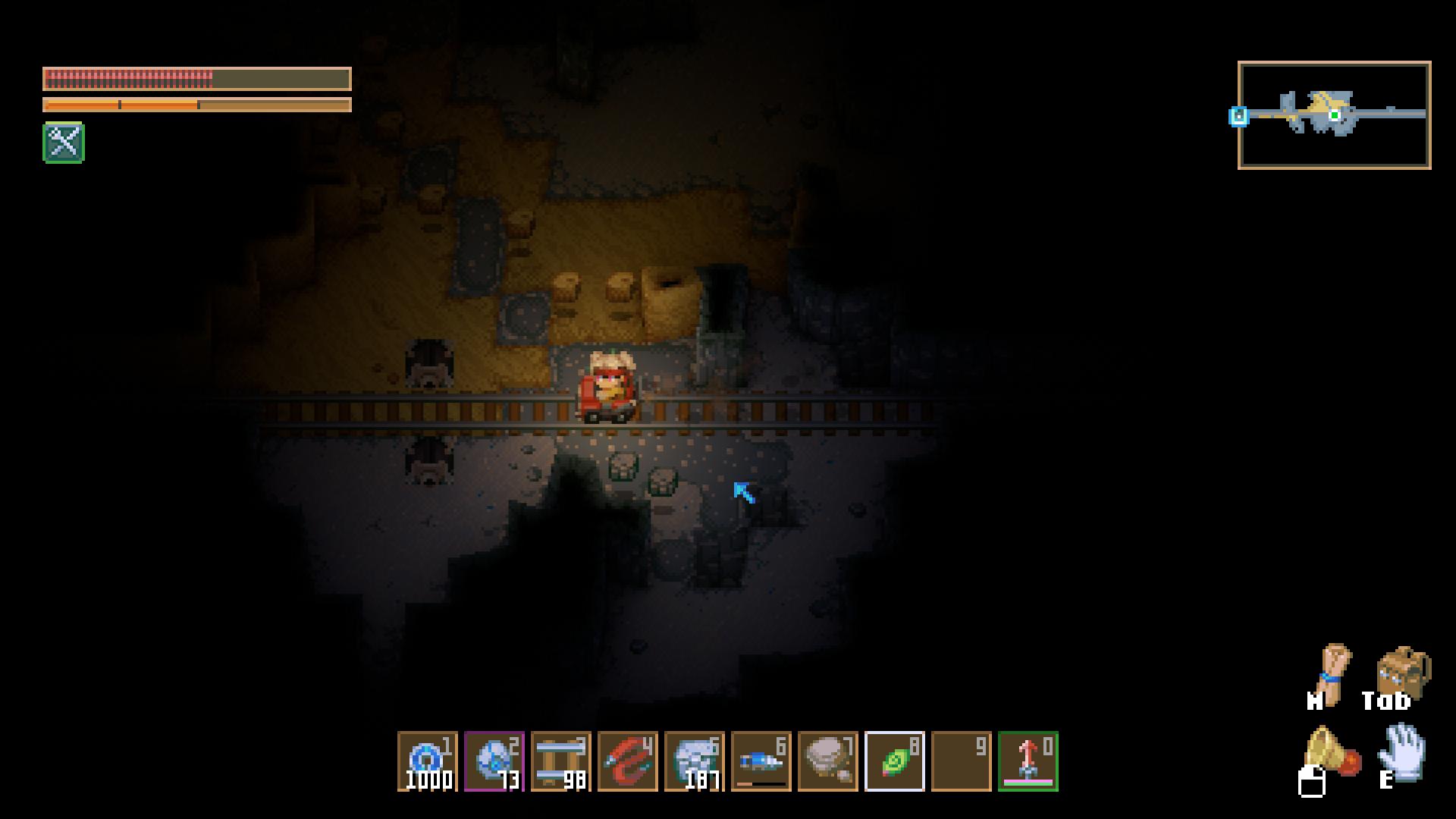Choose the green leaf item in slot 8
Screen dimensions: 1456x819
tap(894, 761)
